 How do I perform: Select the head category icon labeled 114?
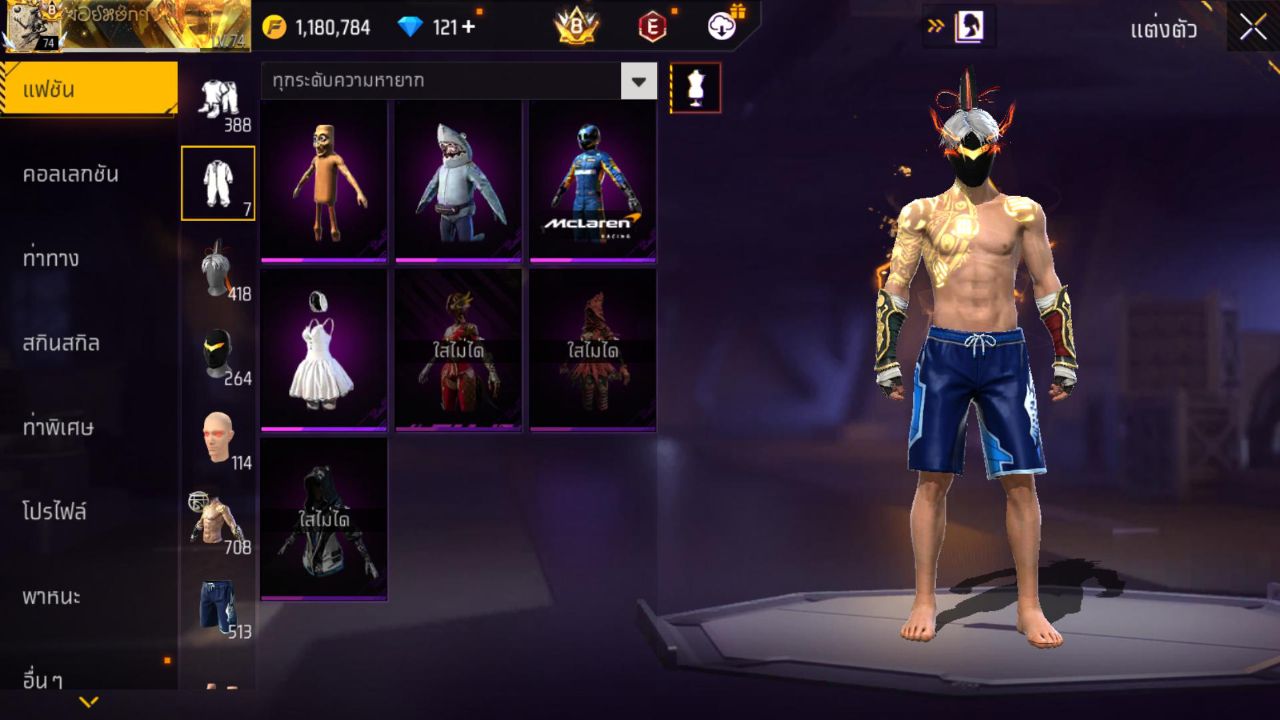pyautogui.click(x=220, y=437)
